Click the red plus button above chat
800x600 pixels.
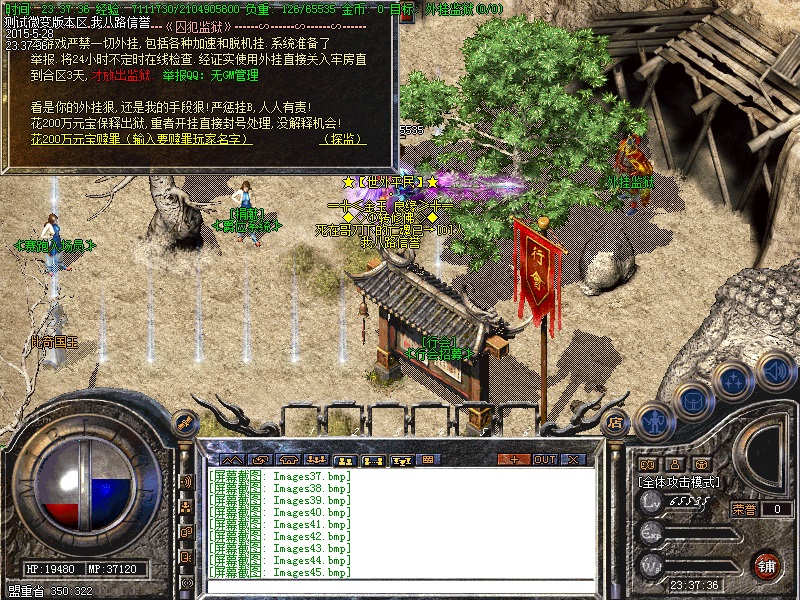(x=514, y=459)
